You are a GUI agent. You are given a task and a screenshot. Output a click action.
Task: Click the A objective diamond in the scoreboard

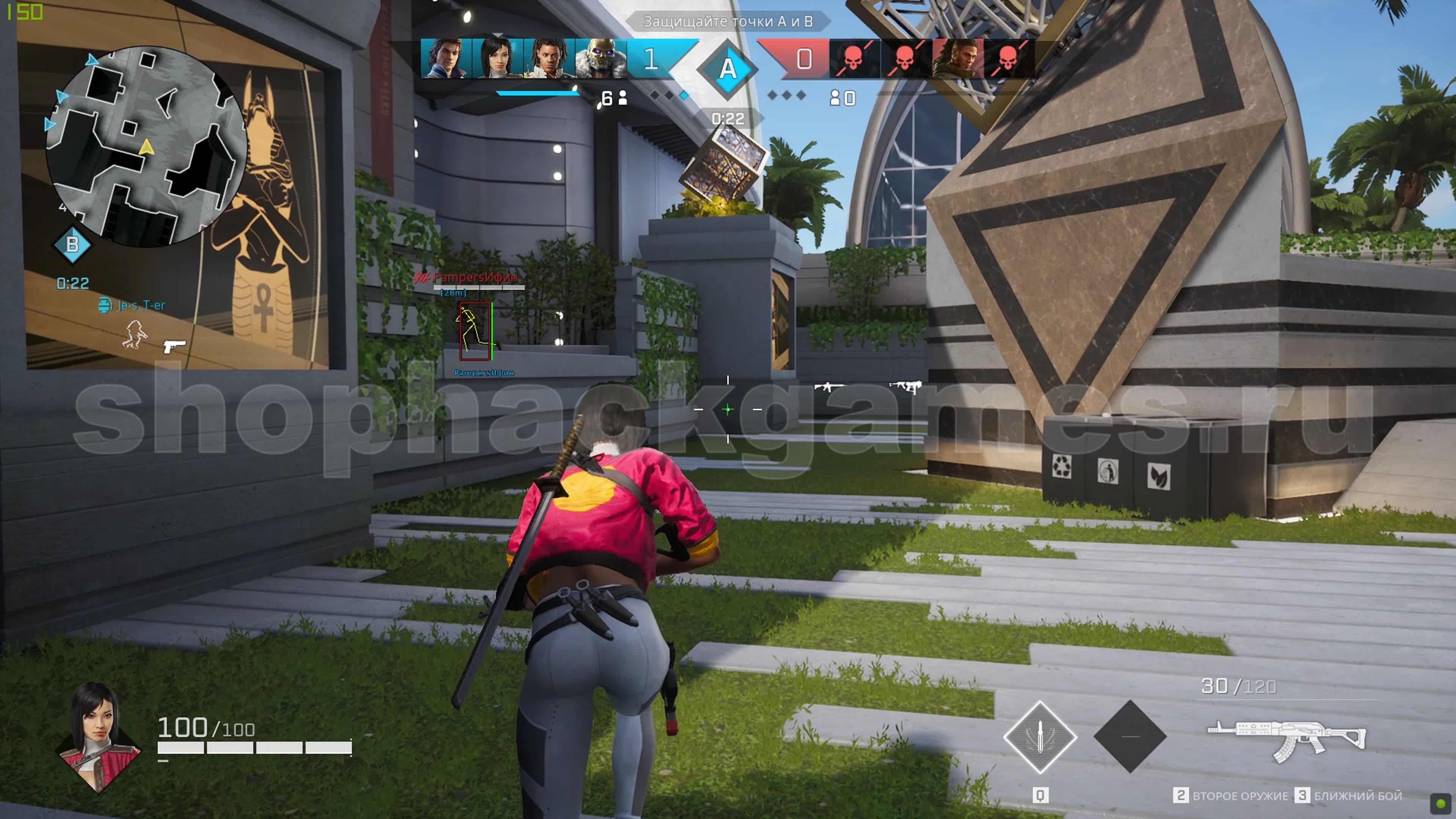(728, 69)
